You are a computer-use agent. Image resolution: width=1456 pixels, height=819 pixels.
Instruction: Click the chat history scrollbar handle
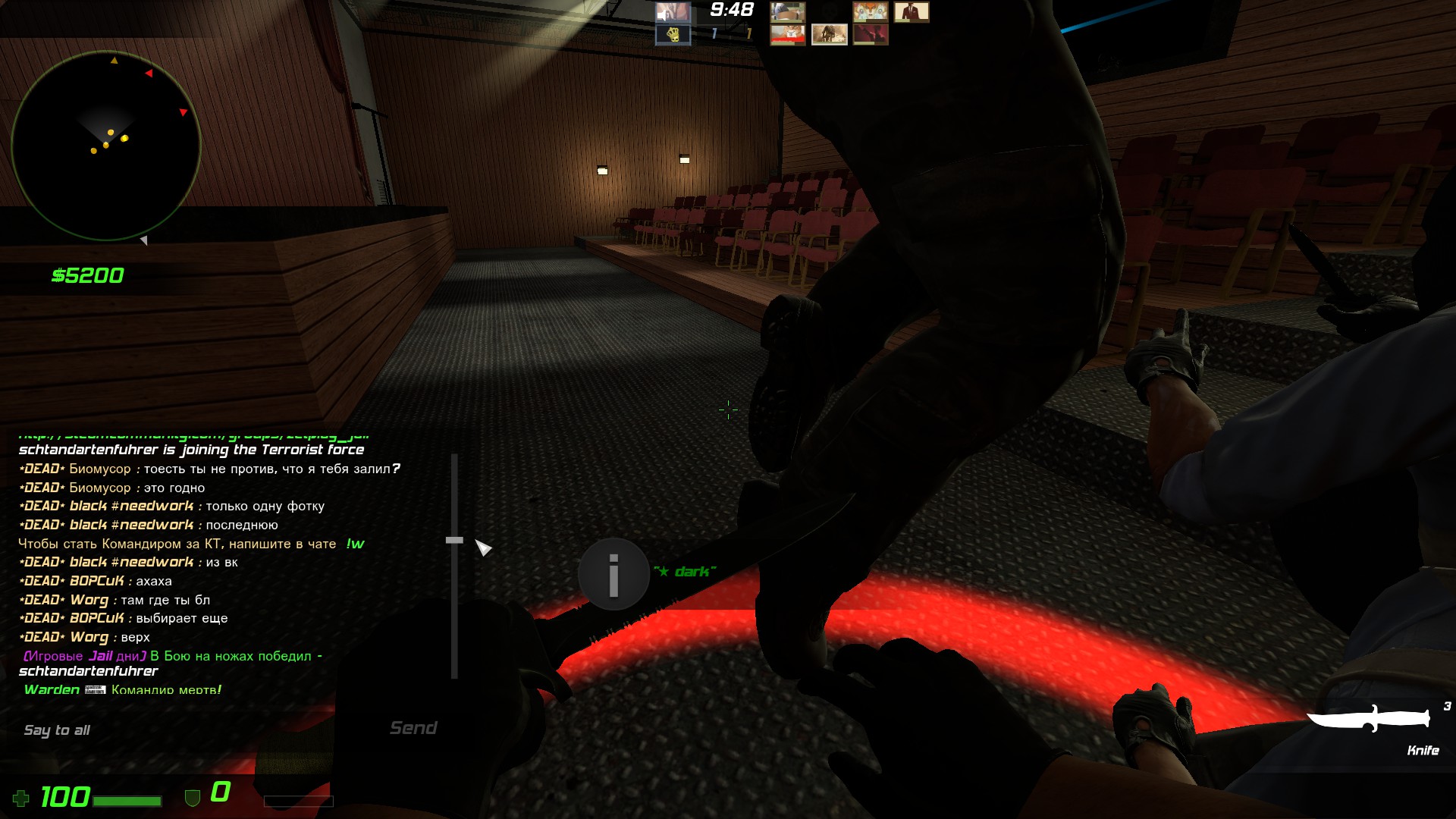(454, 540)
